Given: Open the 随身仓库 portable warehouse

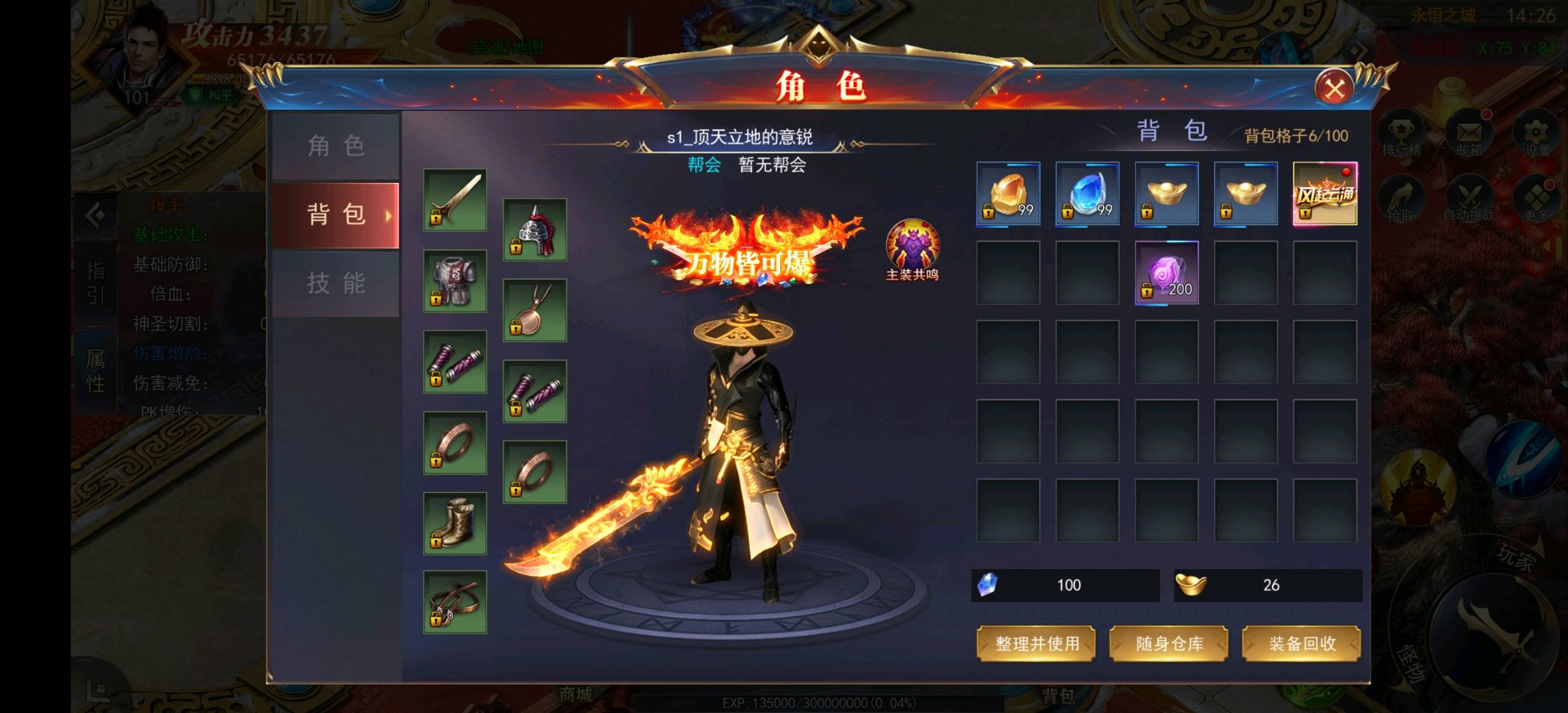Looking at the screenshot, I should (1169, 644).
